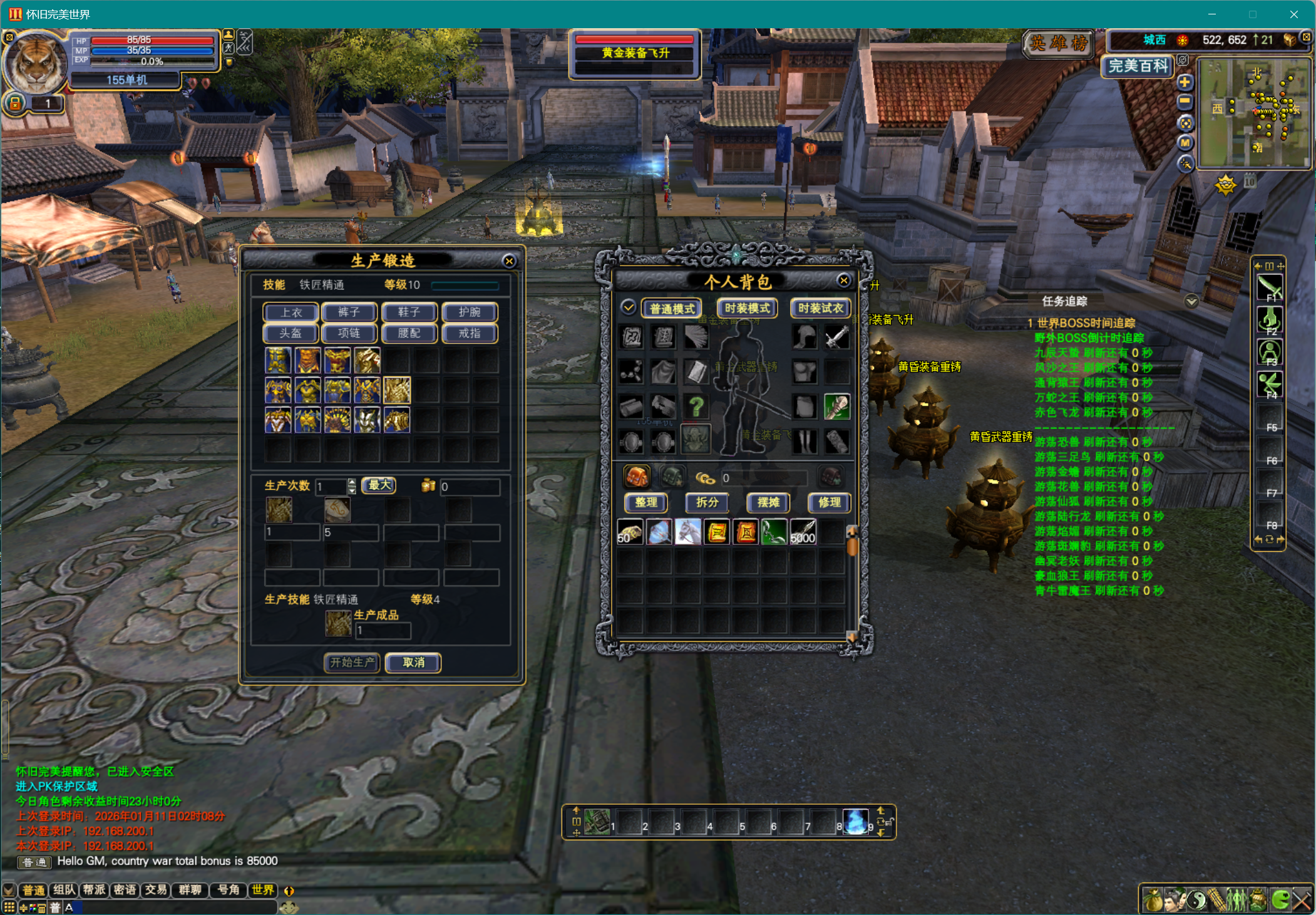This screenshot has height=915, width=1316.
Task: Open the 完美百科 encyclopedia
Action: click(x=1138, y=66)
